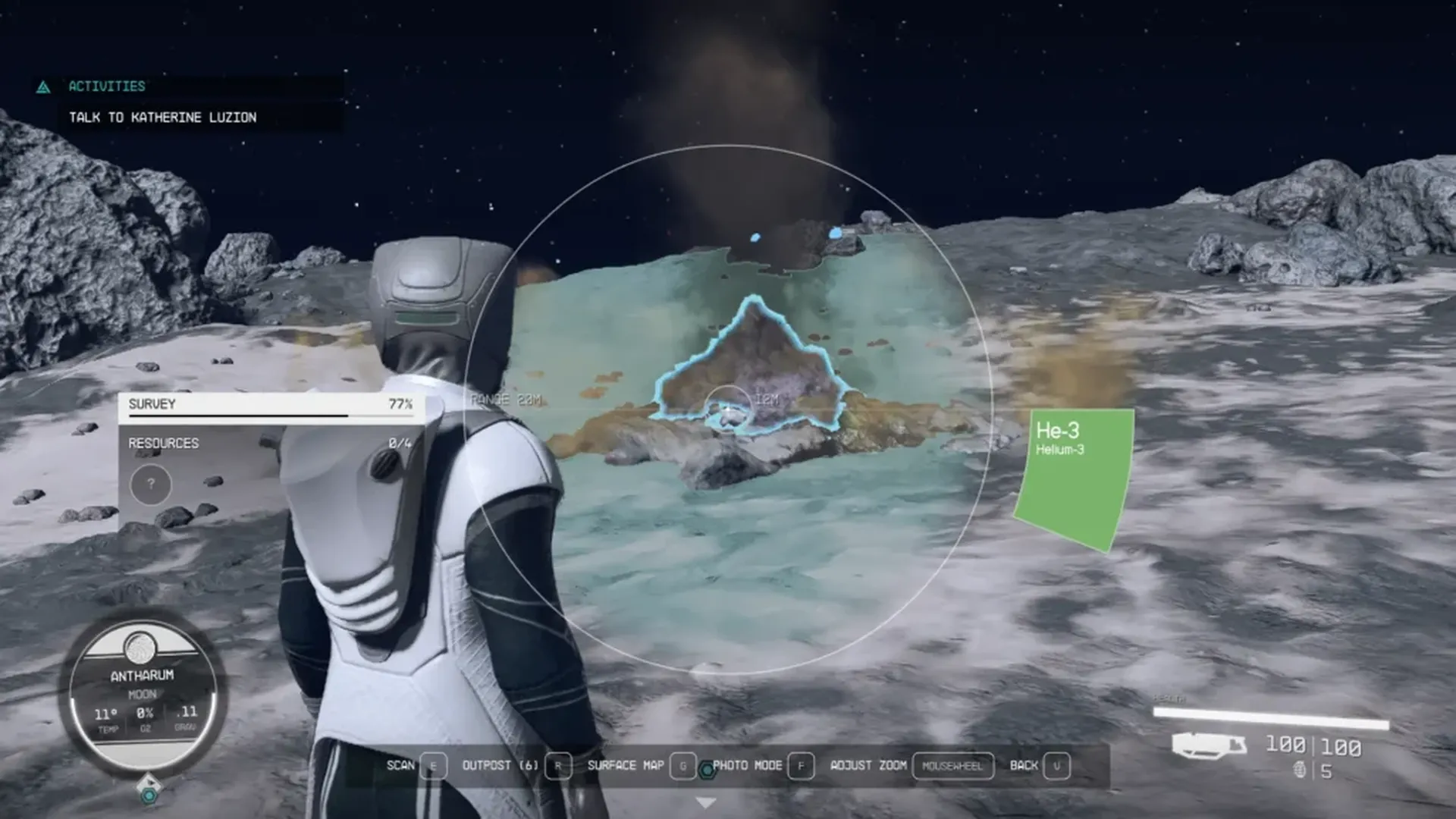
Task: Click the weapon silhouette icon near the ammo counter
Action: pyautogui.click(x=1211, y=744)
